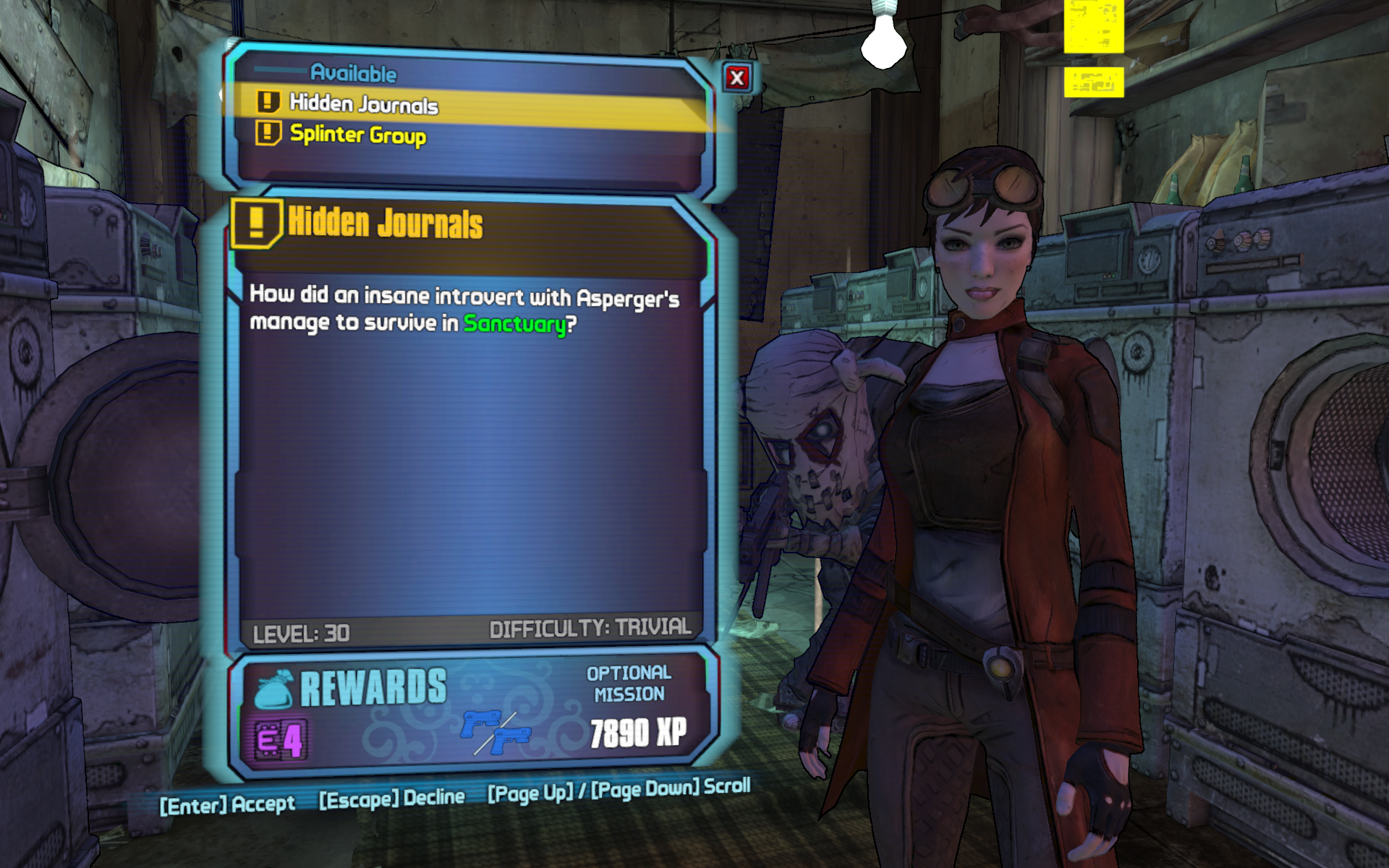Viewport: 1389px width, 868px height.
Task: Select the Hidden Journals mission entry
Action: (364, 104)
